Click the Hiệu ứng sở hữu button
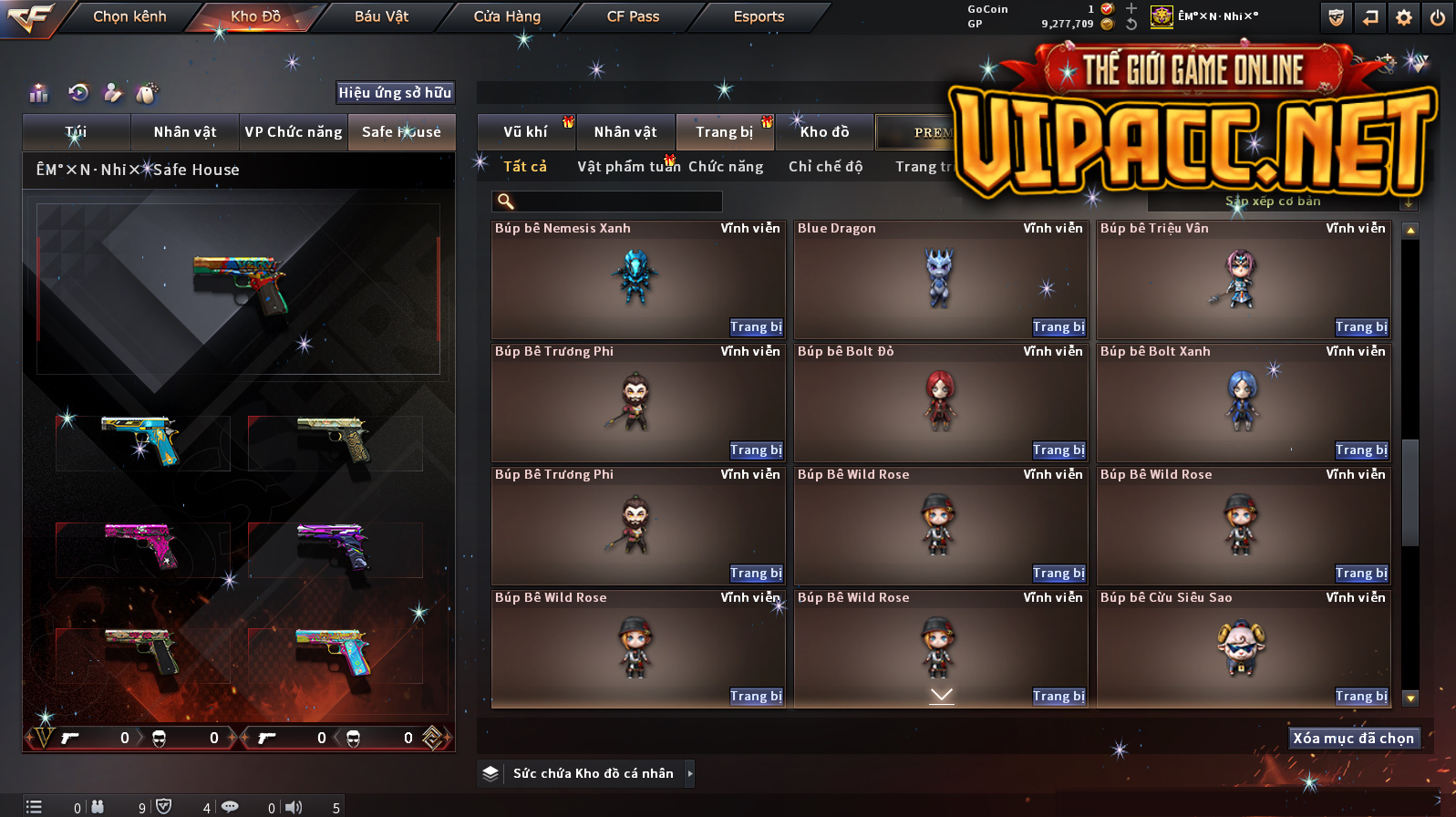 (x=395, y=92)
